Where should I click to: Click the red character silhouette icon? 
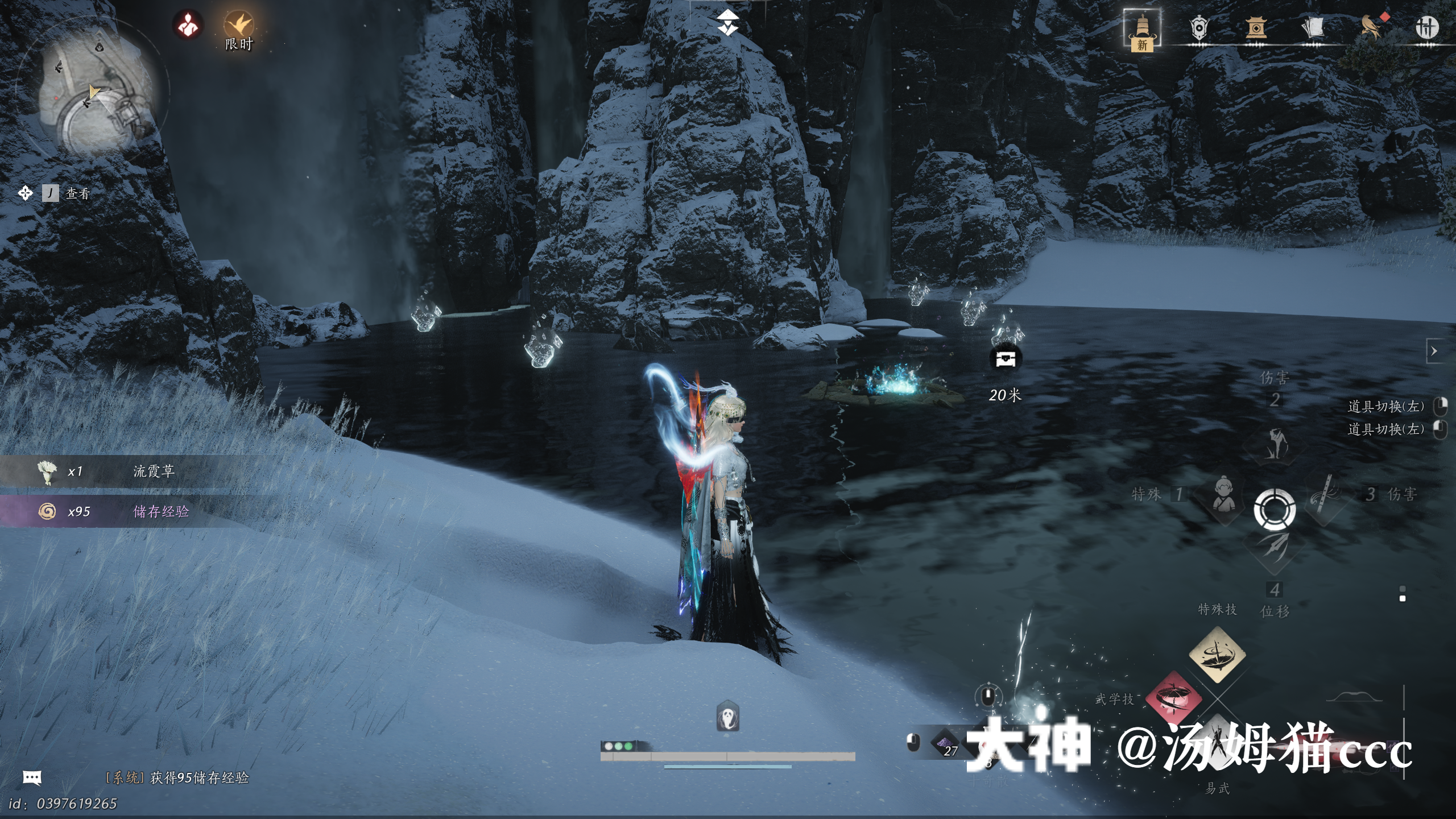click(188, 24)
